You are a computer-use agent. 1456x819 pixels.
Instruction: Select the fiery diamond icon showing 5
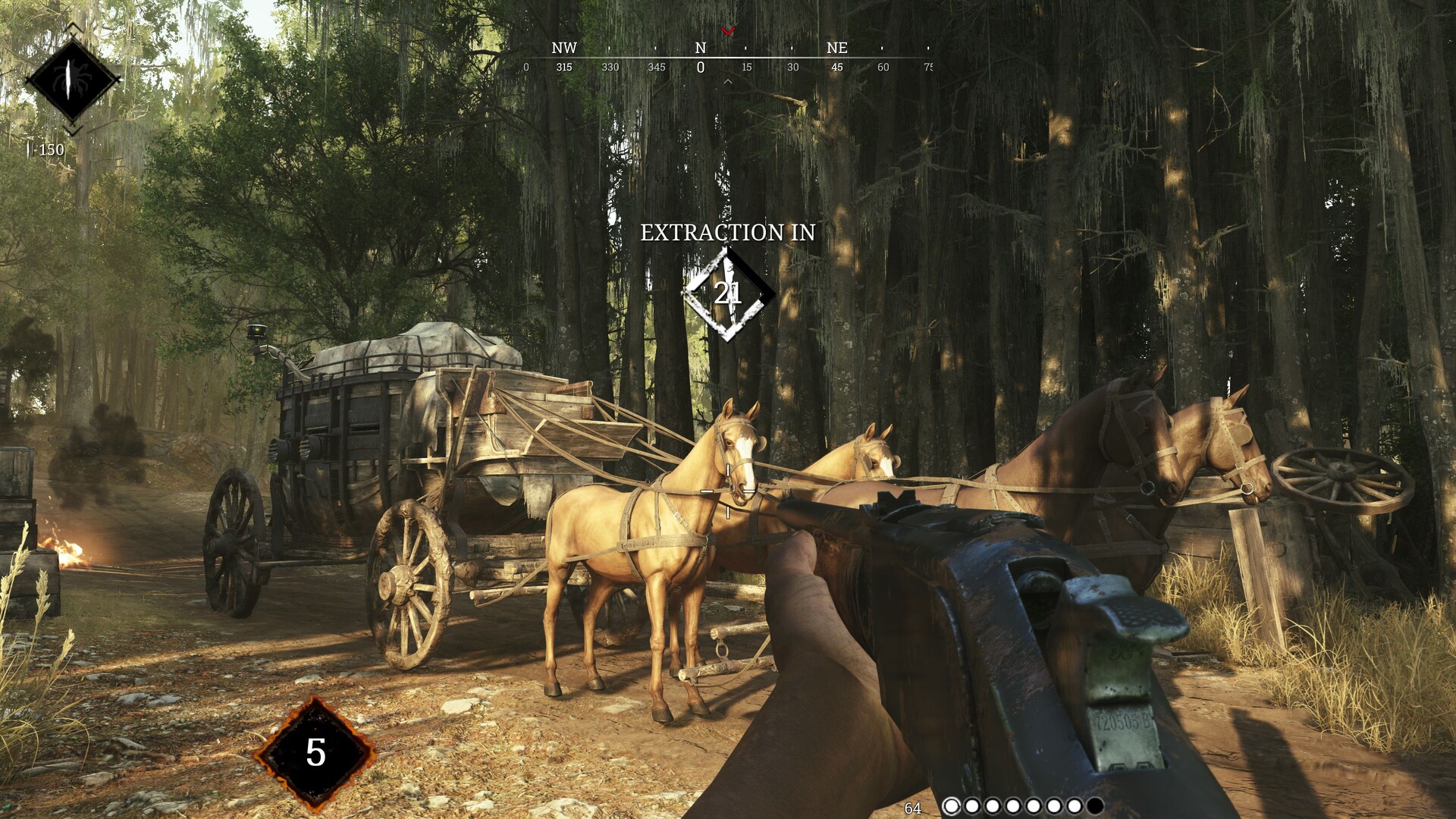pyautogui.click(x=315, y=753)
